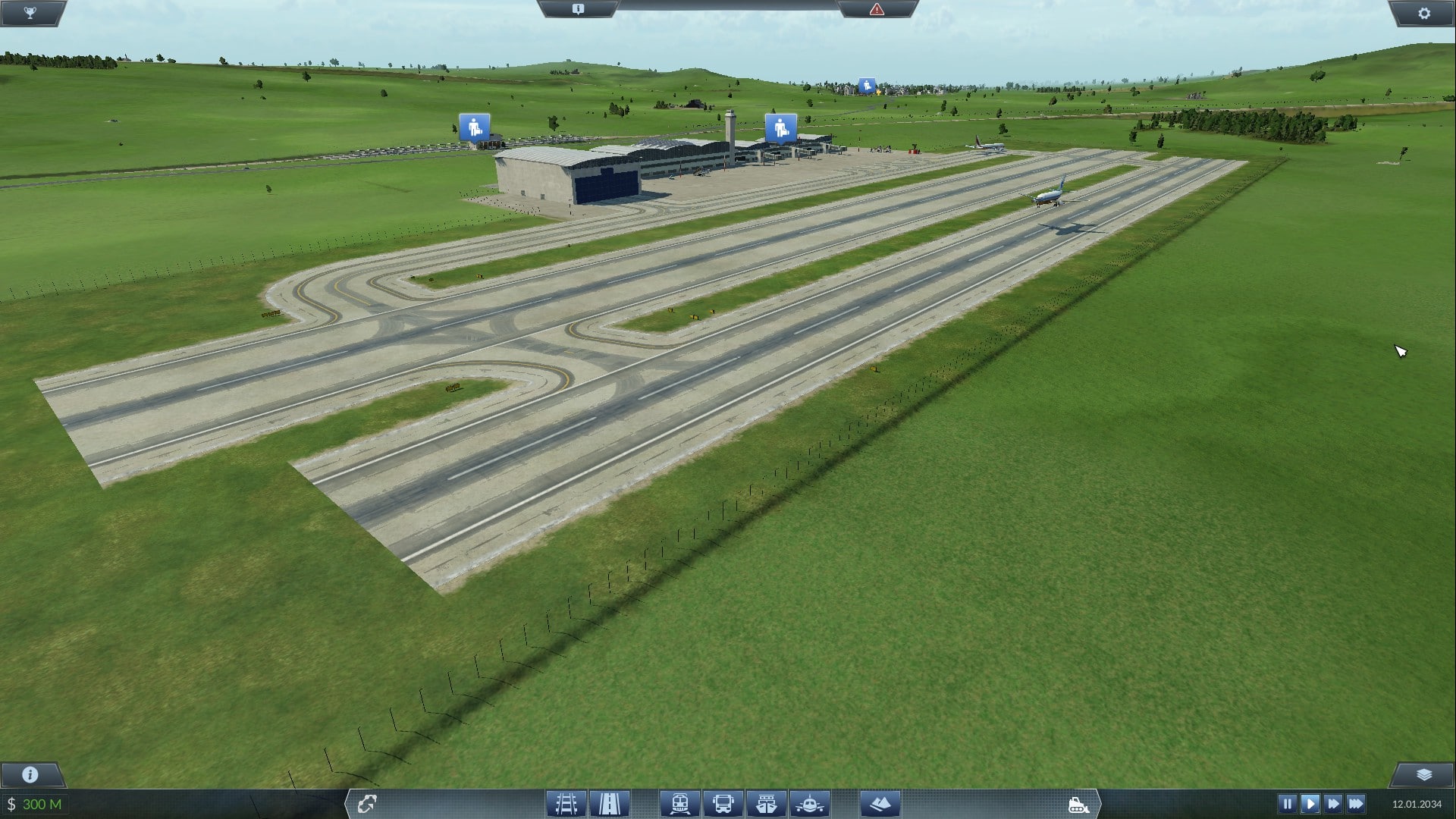The image size is (1456, 819).
Task: Select the rail track construction tool
Action: 566,804
